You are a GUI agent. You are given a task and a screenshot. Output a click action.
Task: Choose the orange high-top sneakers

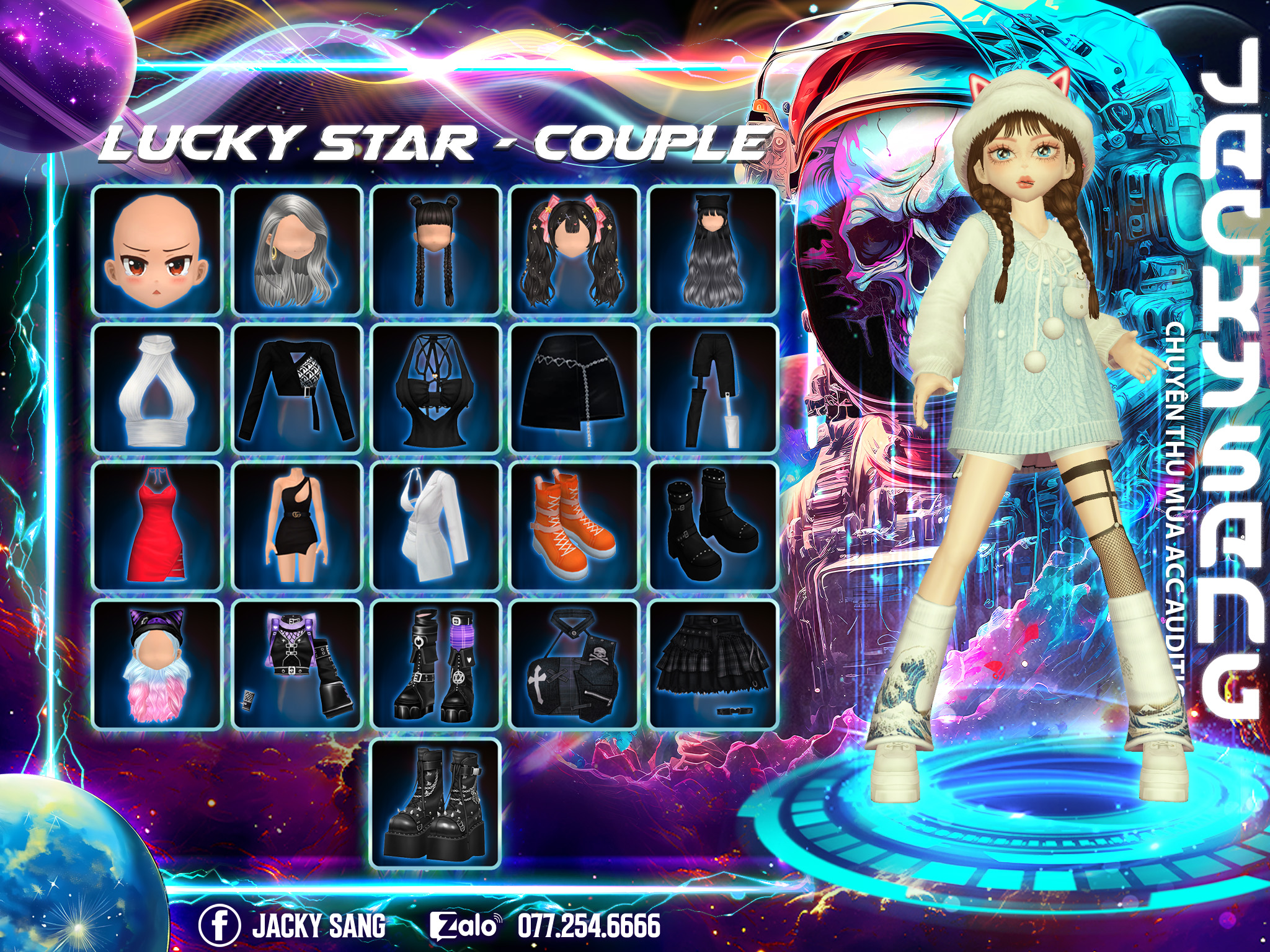pos(574,527)
